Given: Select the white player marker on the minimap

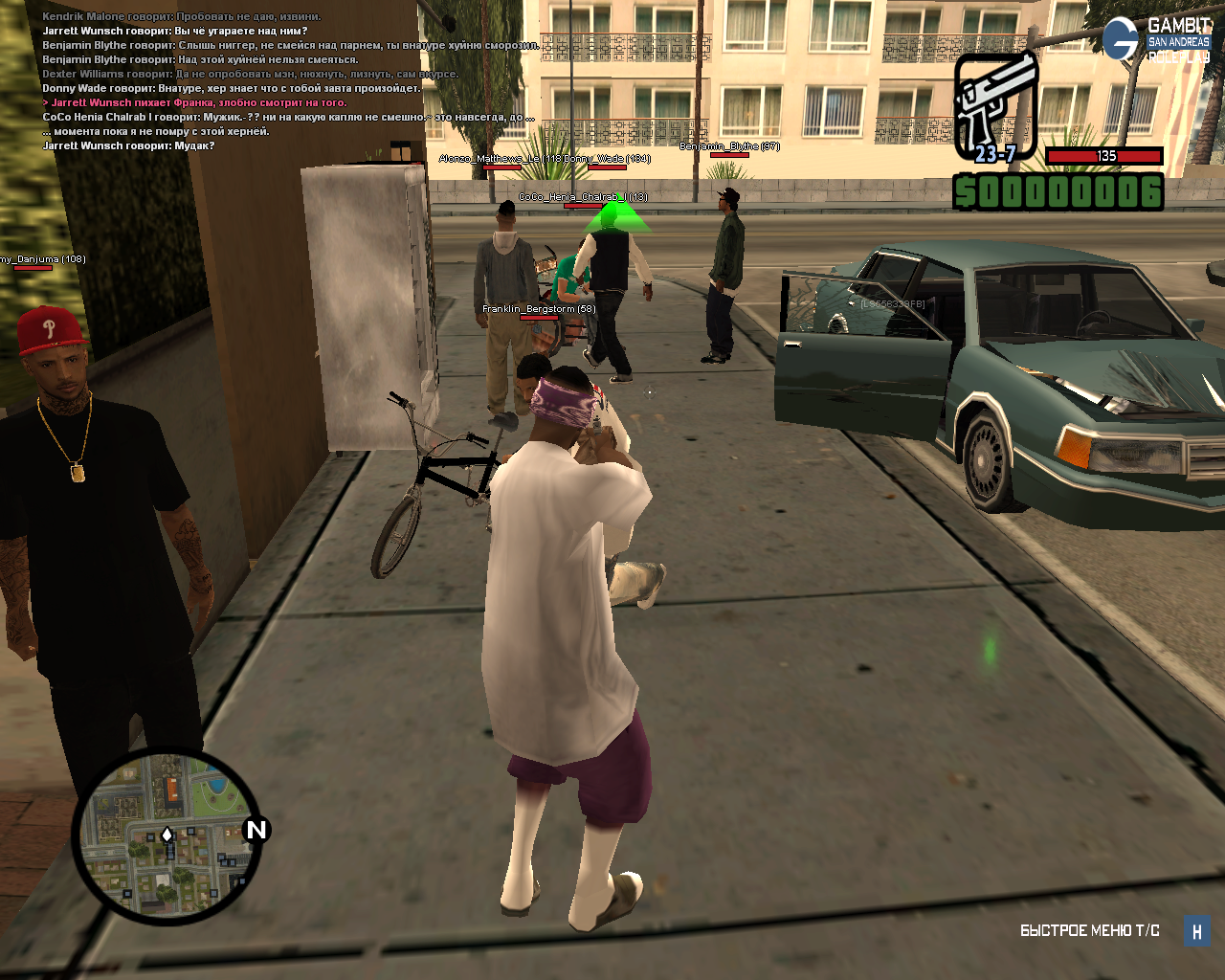Looking at the screenshot, I should [167, 835].
